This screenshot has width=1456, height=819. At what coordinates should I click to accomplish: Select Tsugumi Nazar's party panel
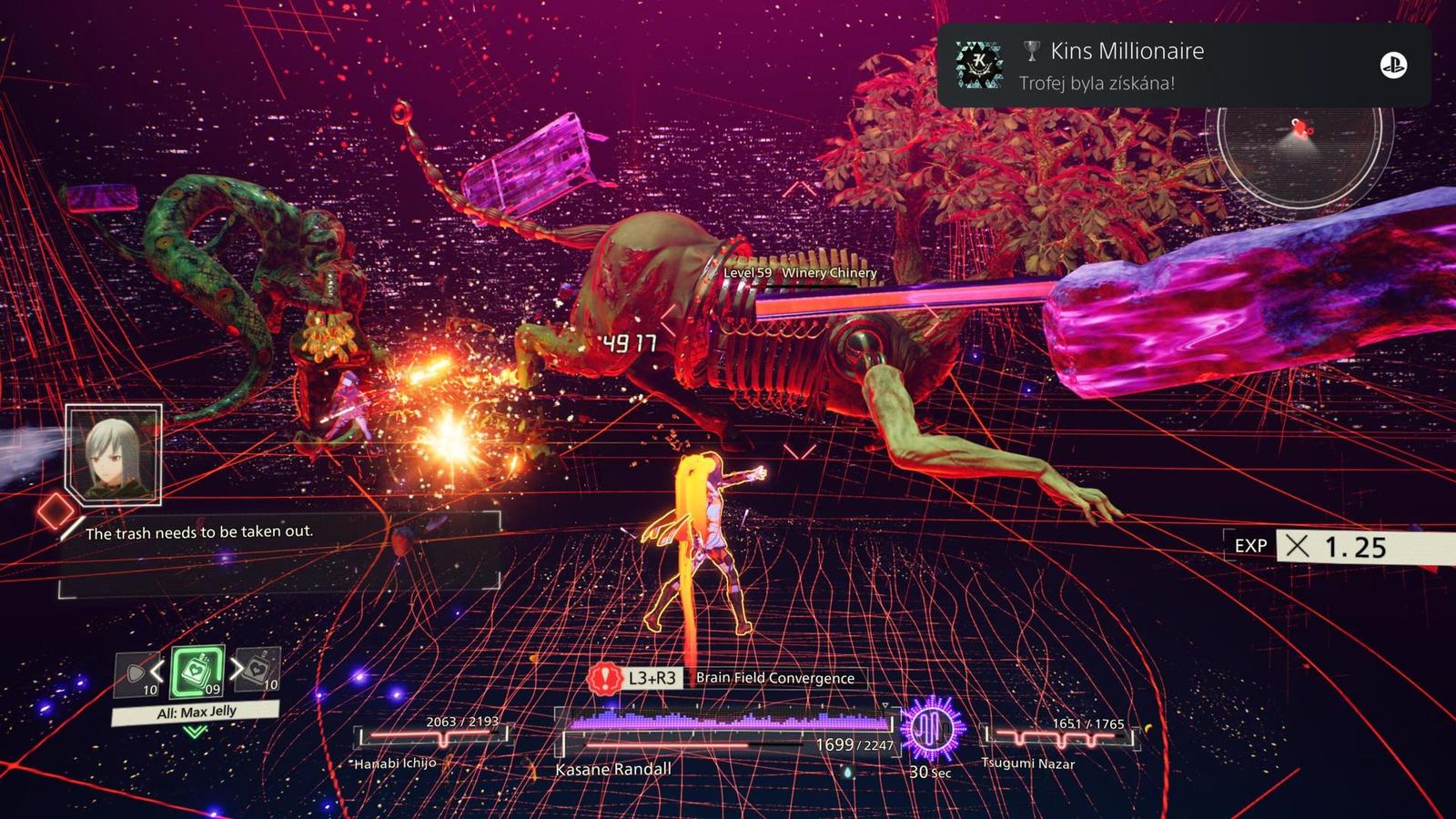1060,741
